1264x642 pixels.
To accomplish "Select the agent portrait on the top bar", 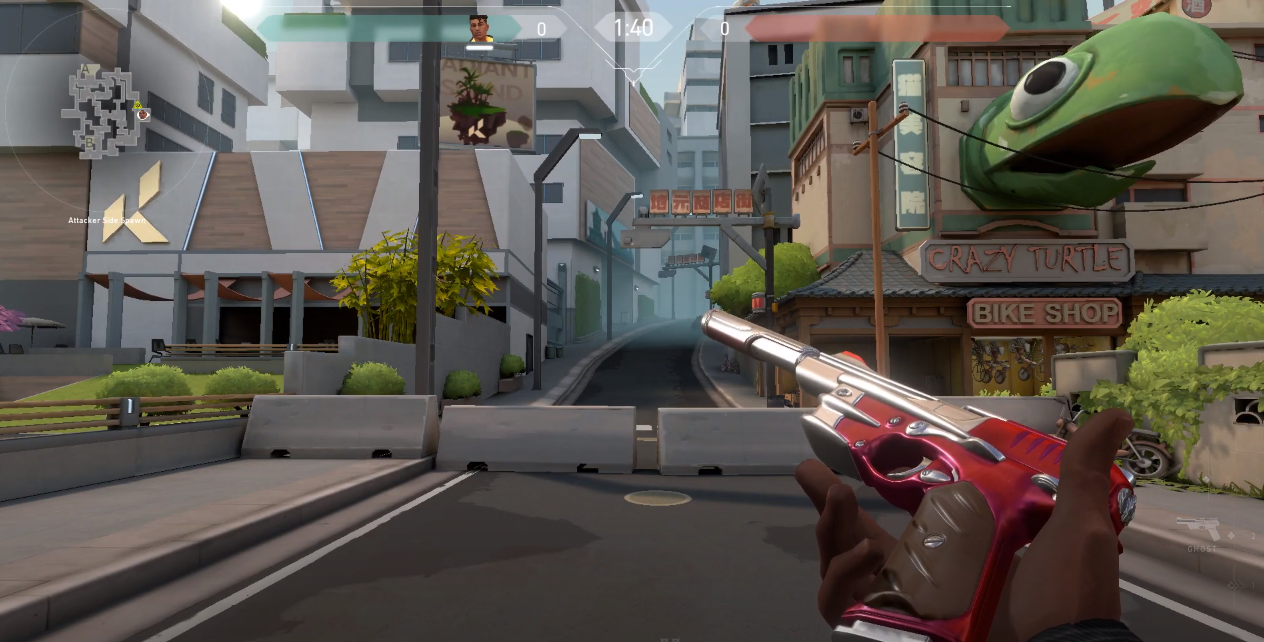I will click(481, 29).
